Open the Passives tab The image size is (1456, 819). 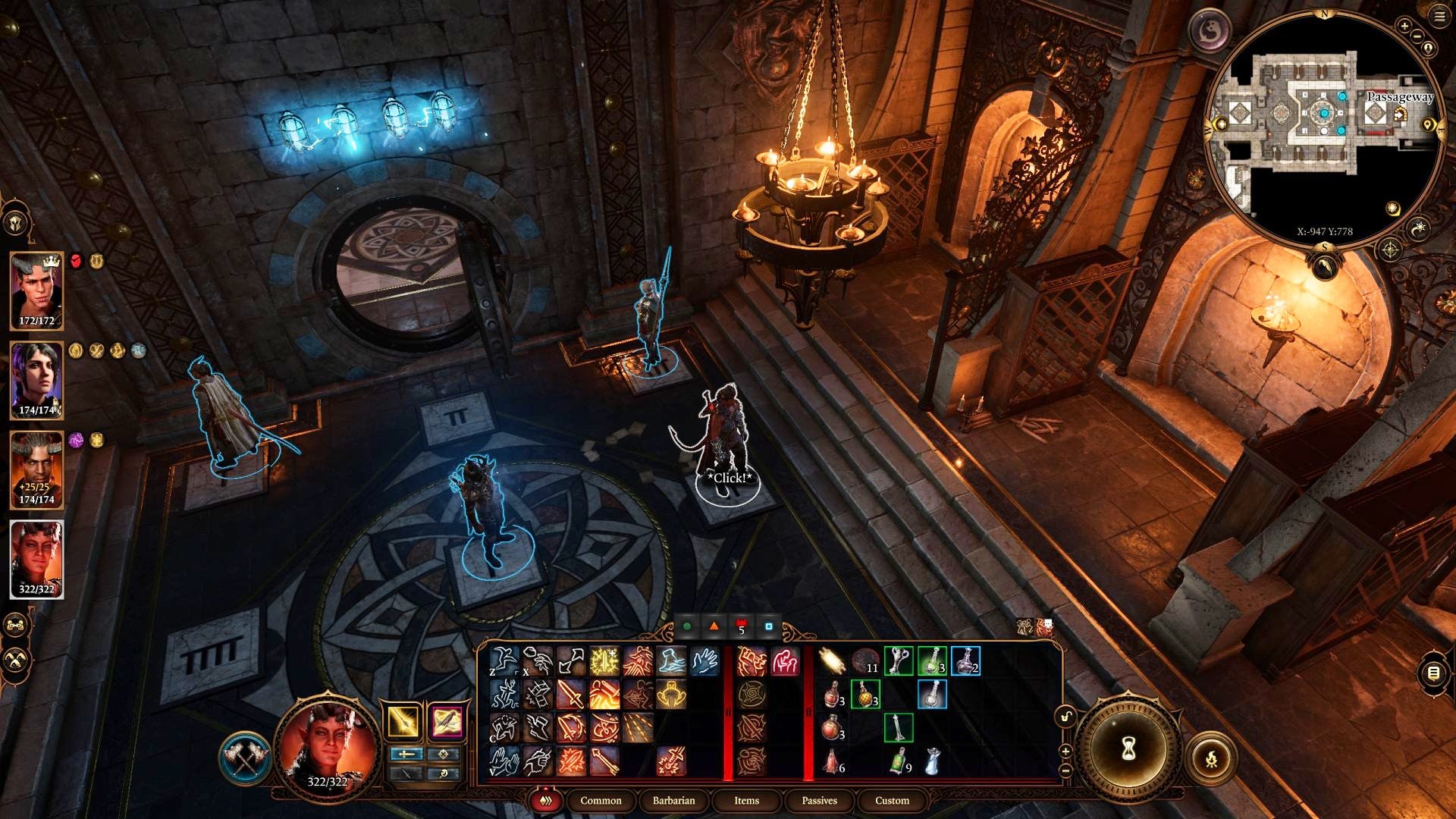[819, 801]
